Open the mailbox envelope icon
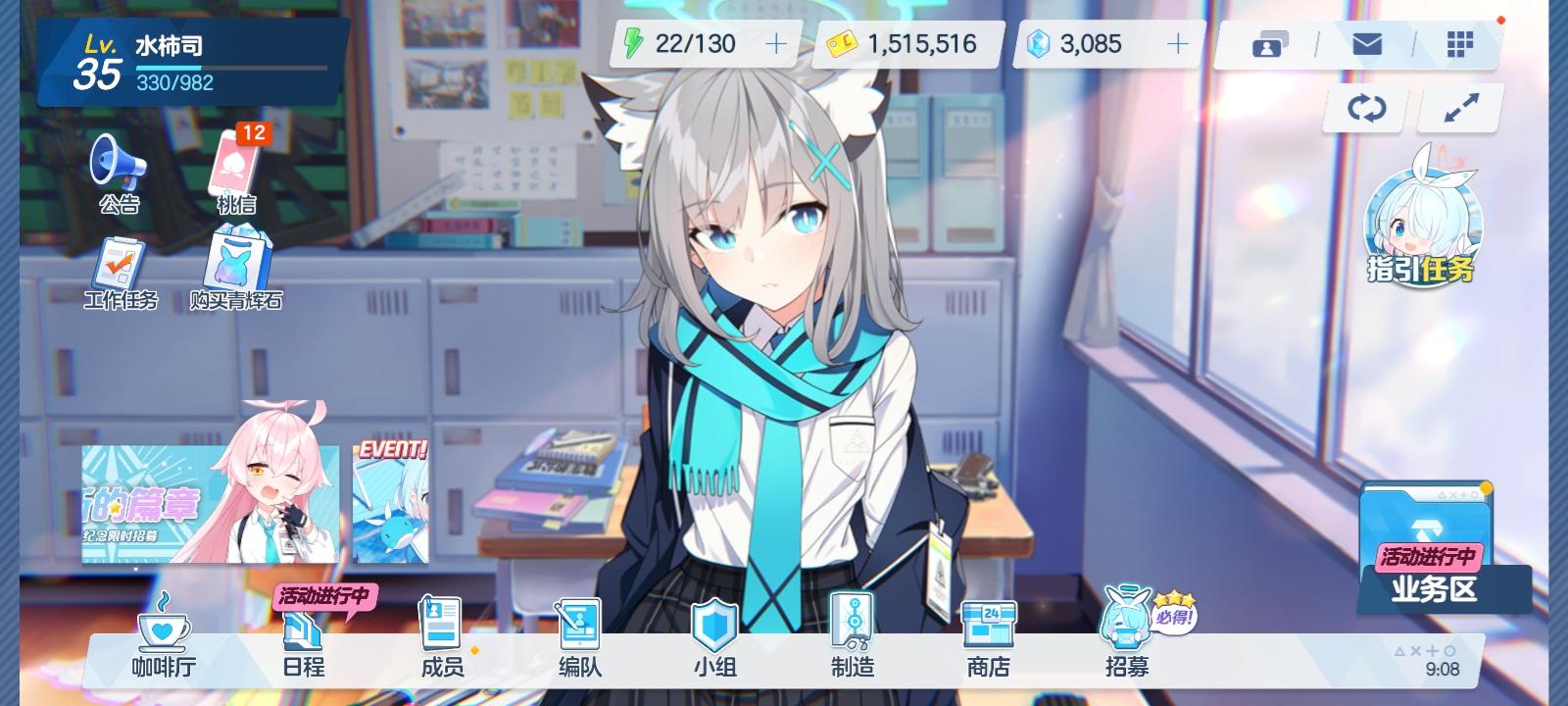The image size is (1568, 706). pos(1365,43)
